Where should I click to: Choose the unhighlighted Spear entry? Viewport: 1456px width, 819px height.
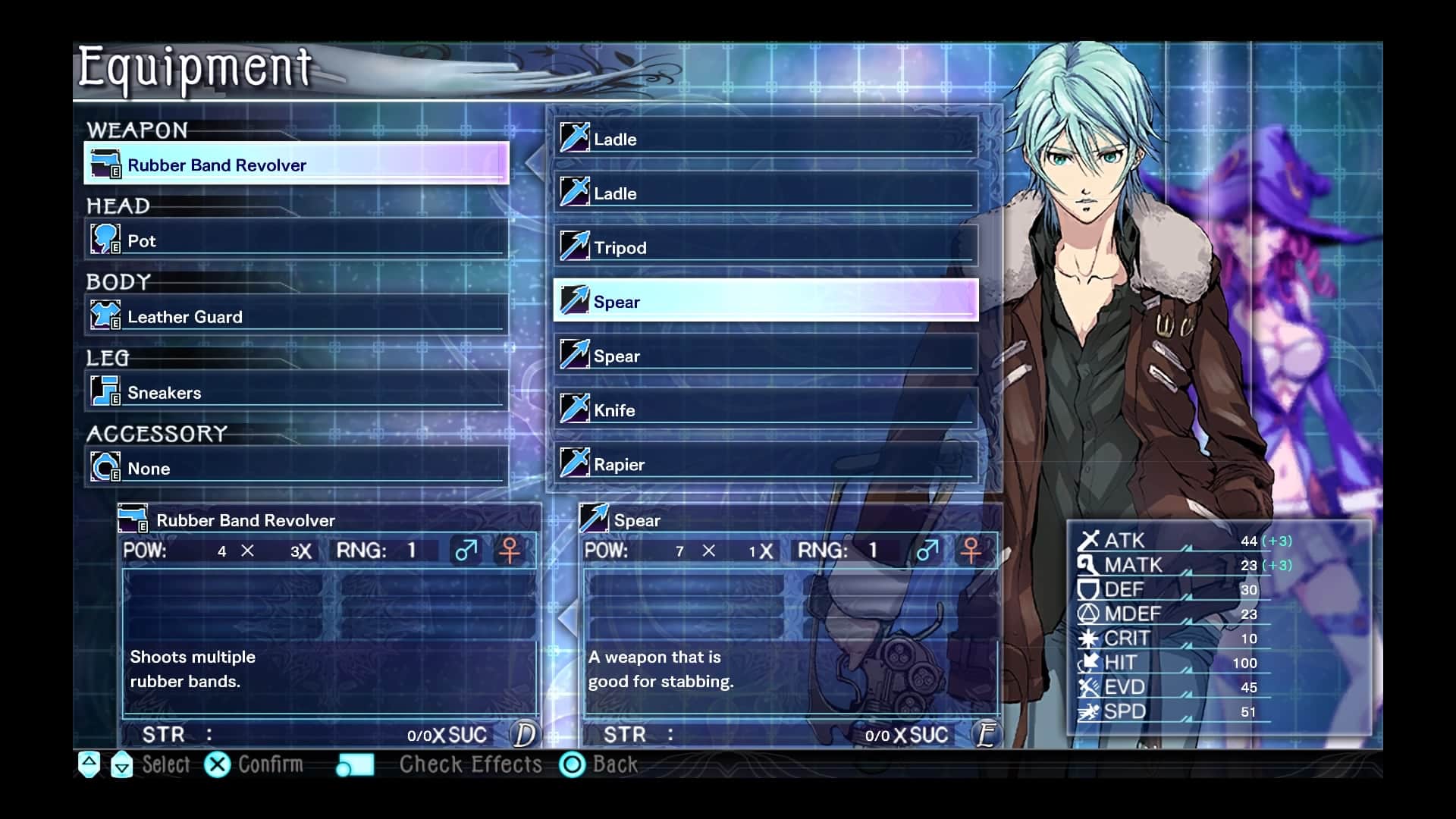[766, 356]
